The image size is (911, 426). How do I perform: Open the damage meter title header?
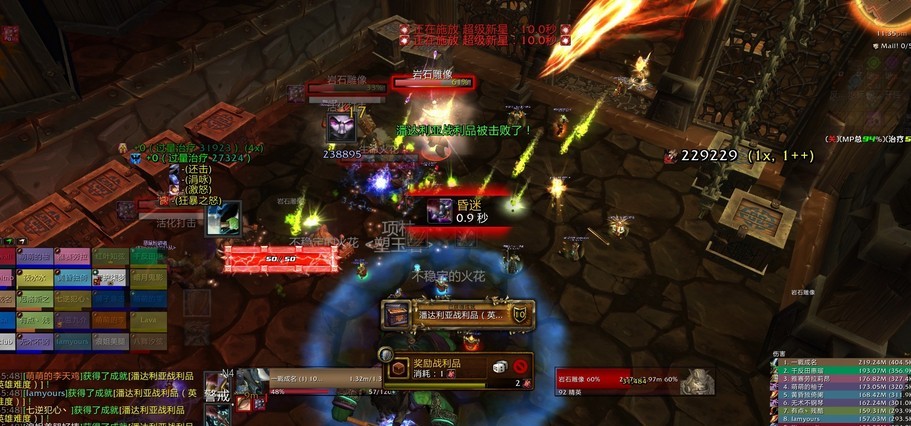point(780,352)
